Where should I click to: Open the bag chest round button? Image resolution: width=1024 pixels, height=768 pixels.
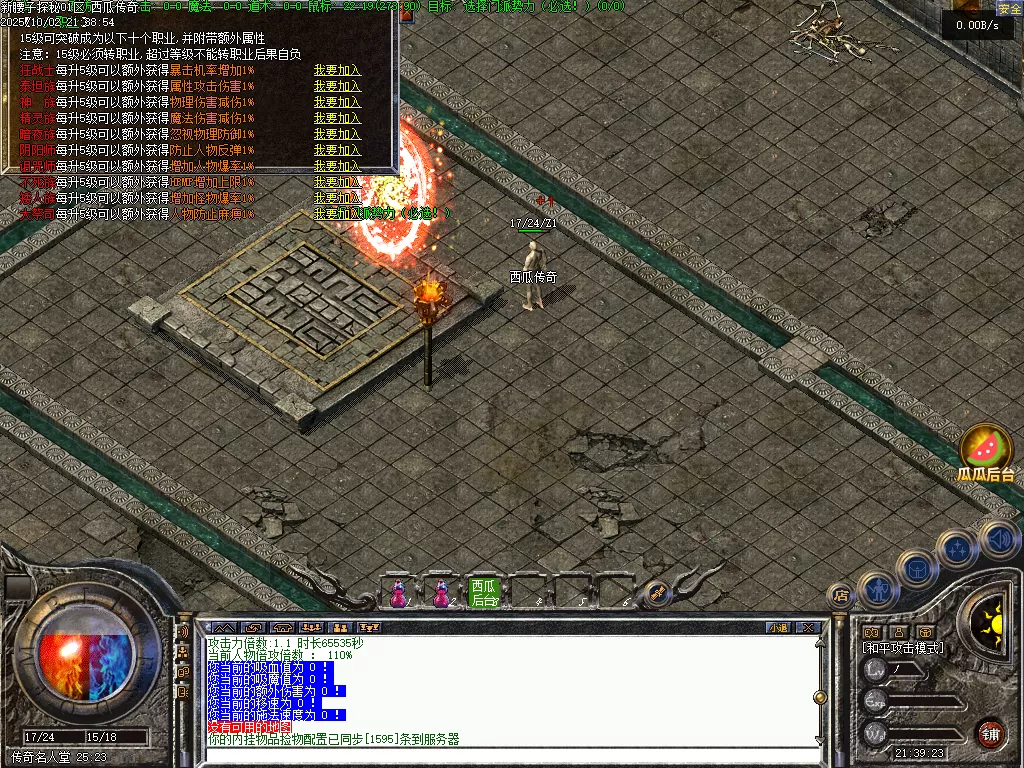tap(917, 569)
